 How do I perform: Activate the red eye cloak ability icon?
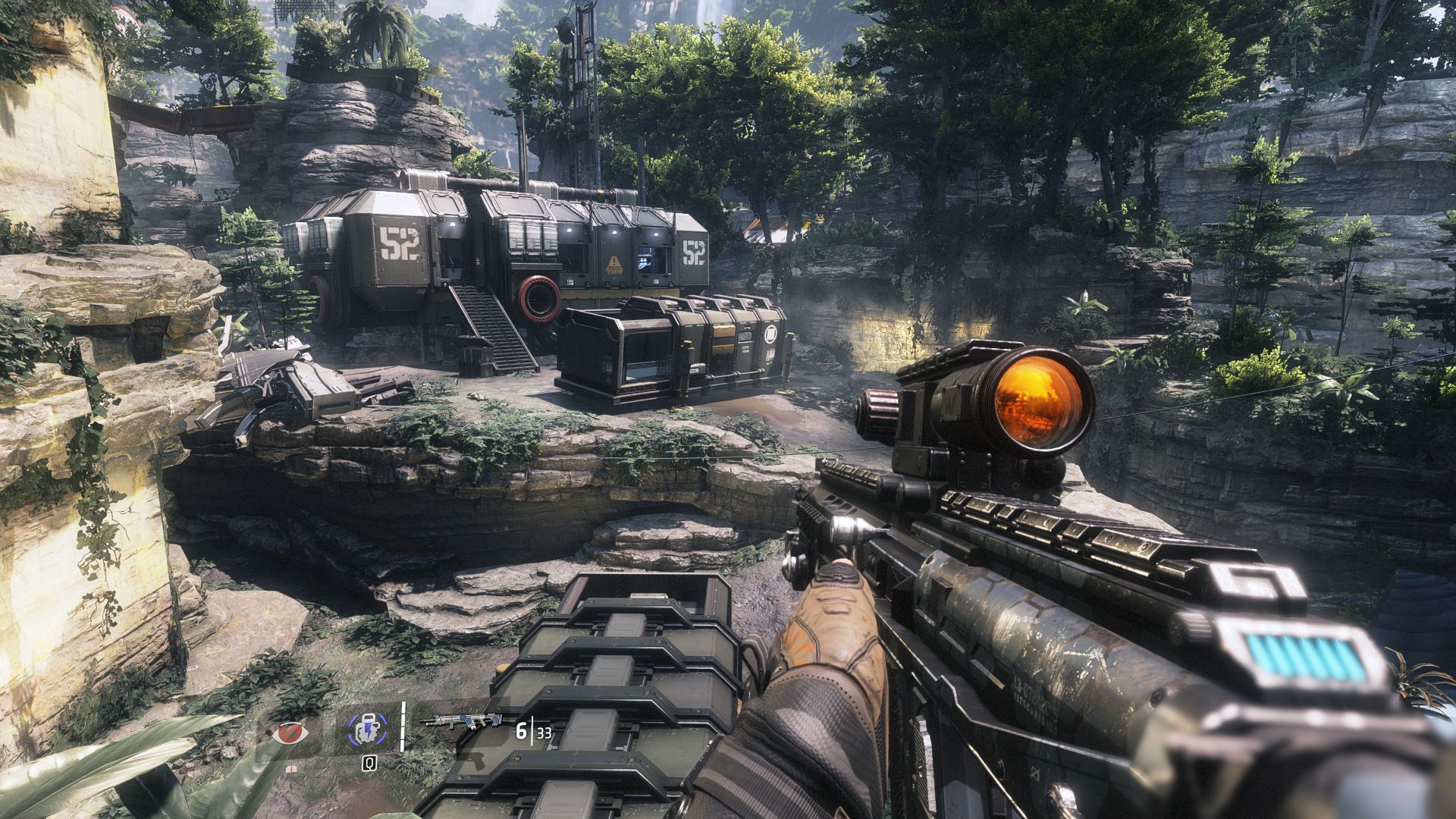[292, 733]
